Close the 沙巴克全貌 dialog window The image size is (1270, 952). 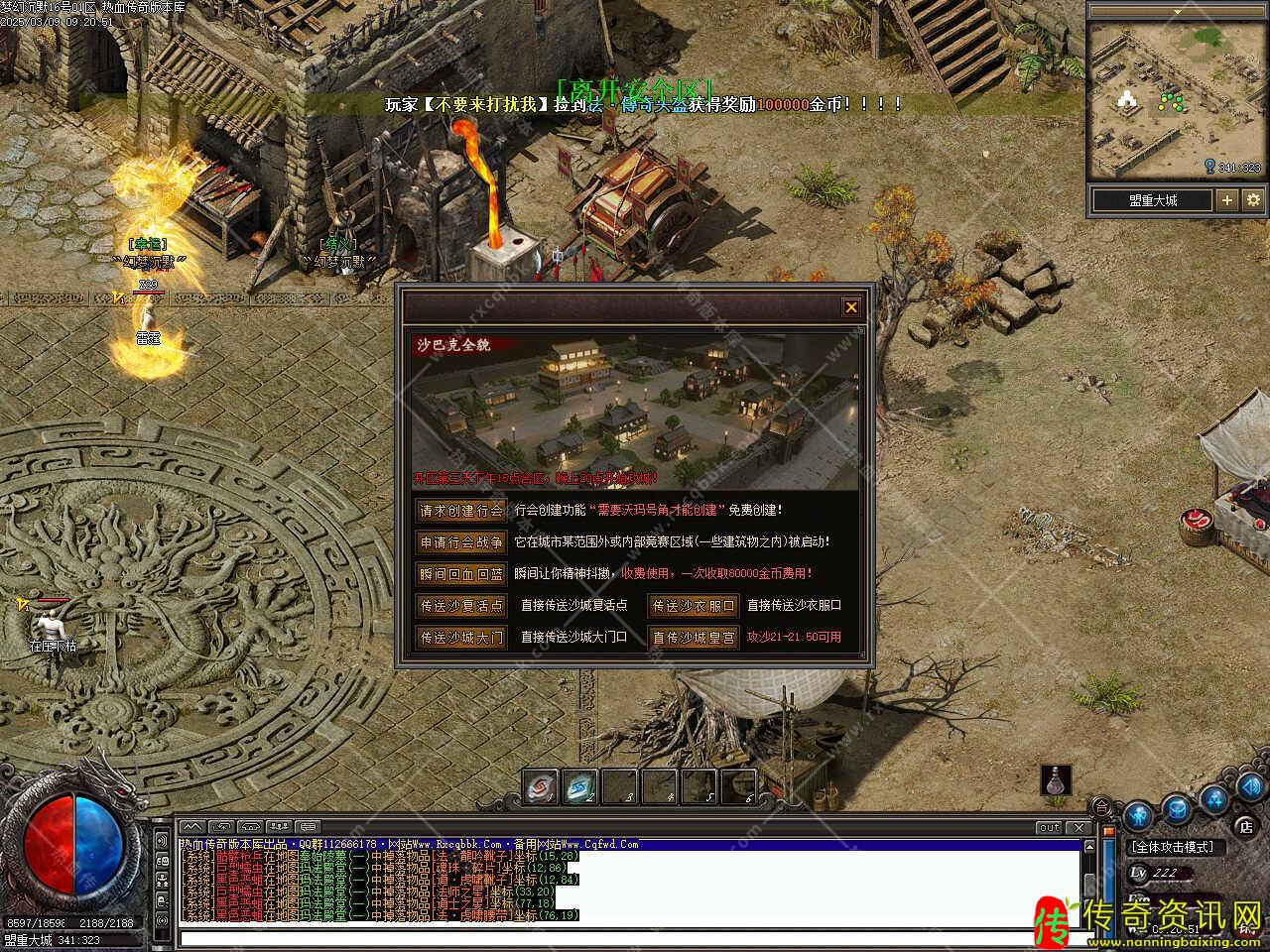coord(850,307)
